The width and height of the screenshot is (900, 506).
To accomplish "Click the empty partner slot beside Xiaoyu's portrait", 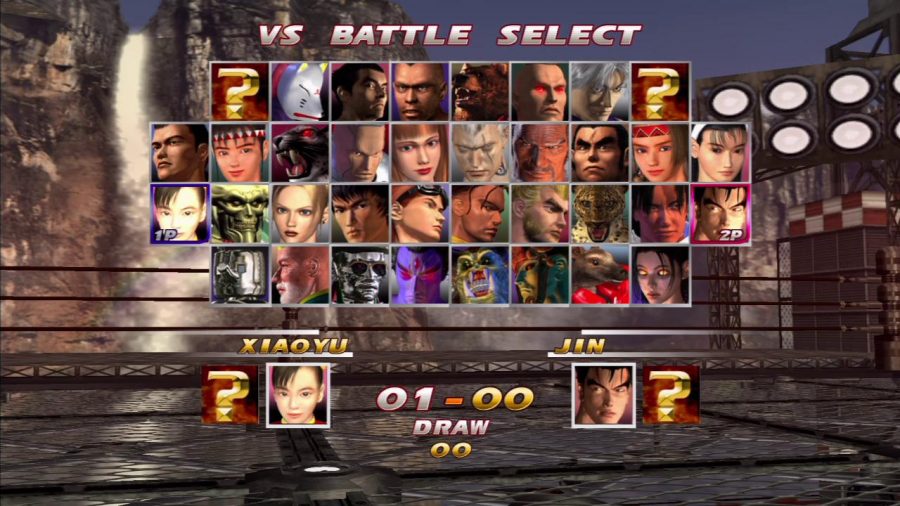I will click(230, 394).
